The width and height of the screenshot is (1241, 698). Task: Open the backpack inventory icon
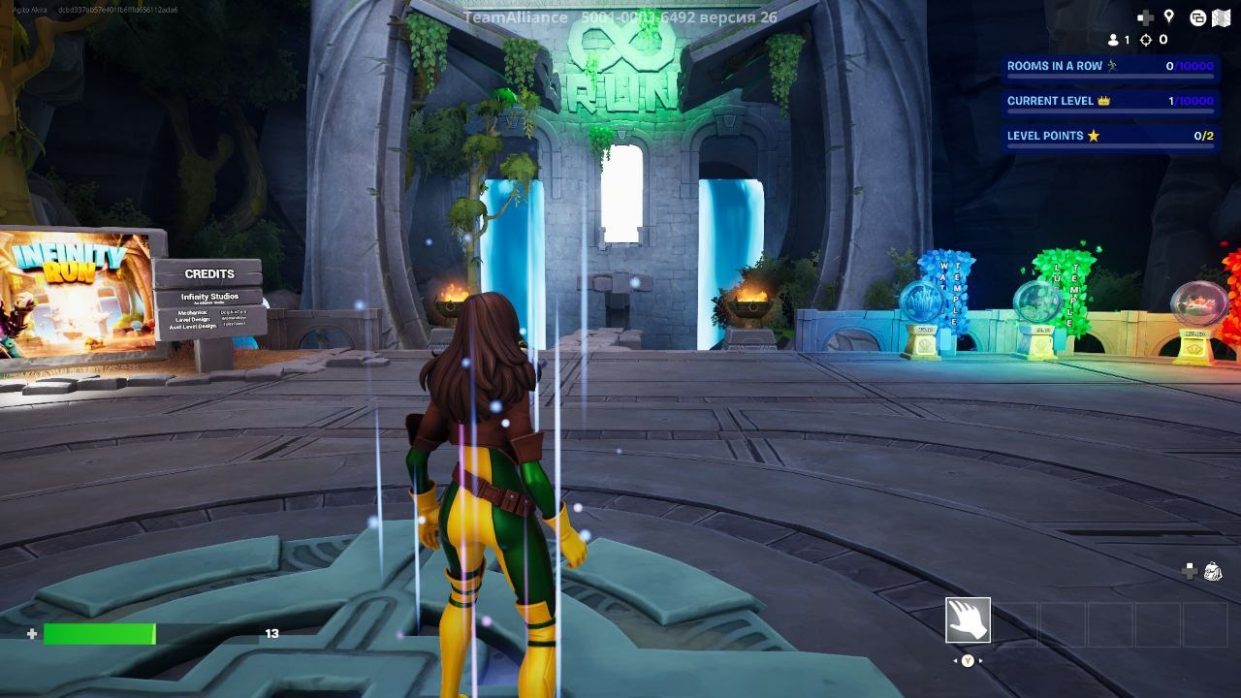[x=1213, y=571]
